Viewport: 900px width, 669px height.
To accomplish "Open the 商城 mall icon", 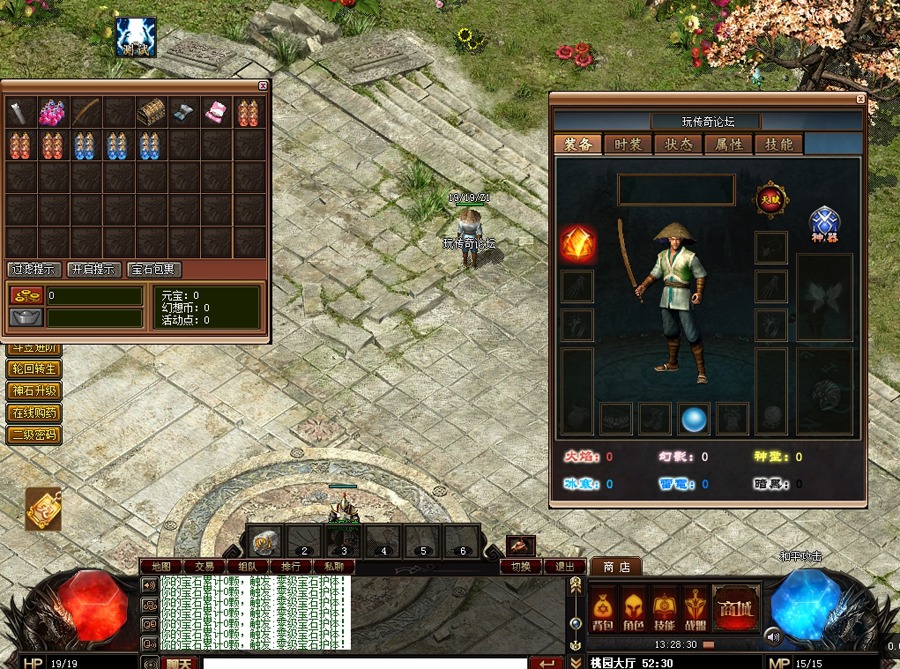I will (x=735, y=608).
